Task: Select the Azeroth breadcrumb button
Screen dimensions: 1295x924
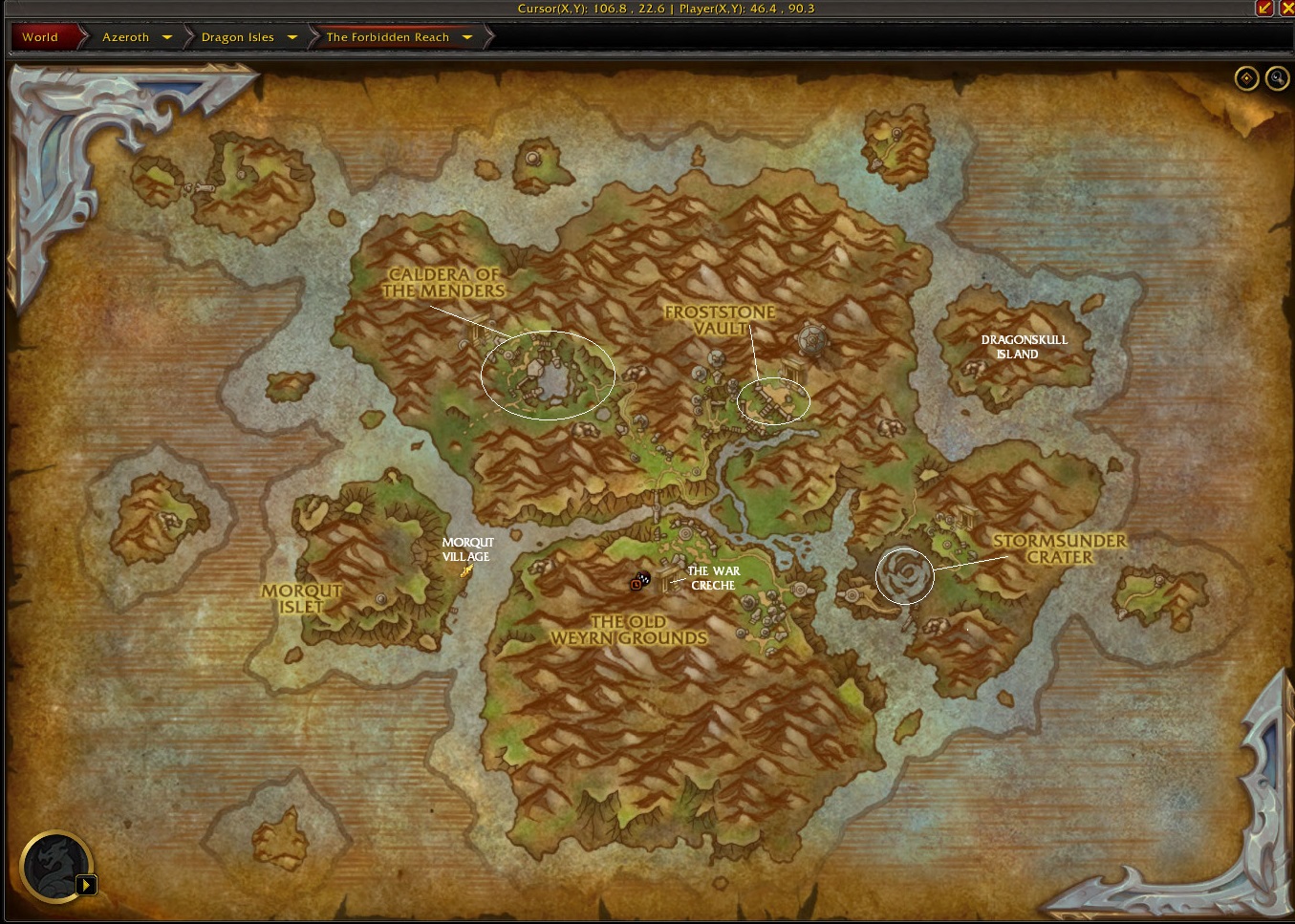Action: pos(125,37)
